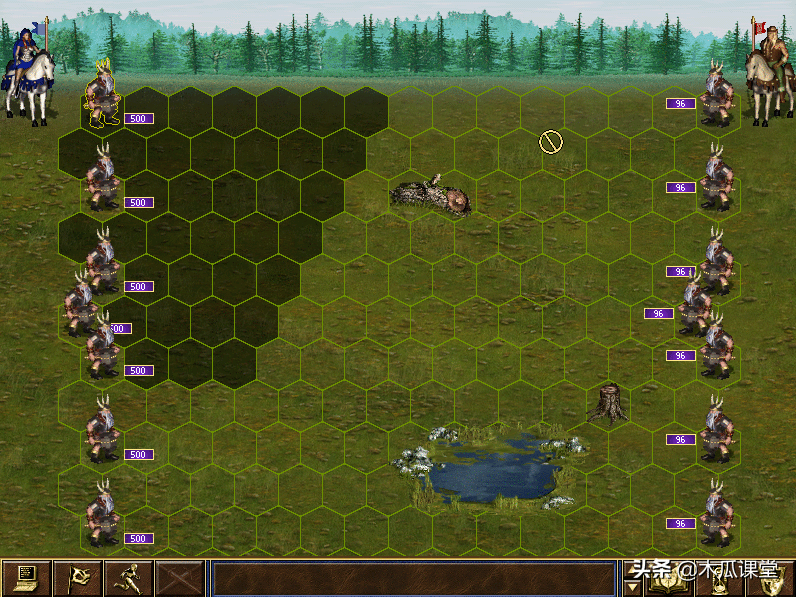Click the combat log message bar

pos(414,578)
